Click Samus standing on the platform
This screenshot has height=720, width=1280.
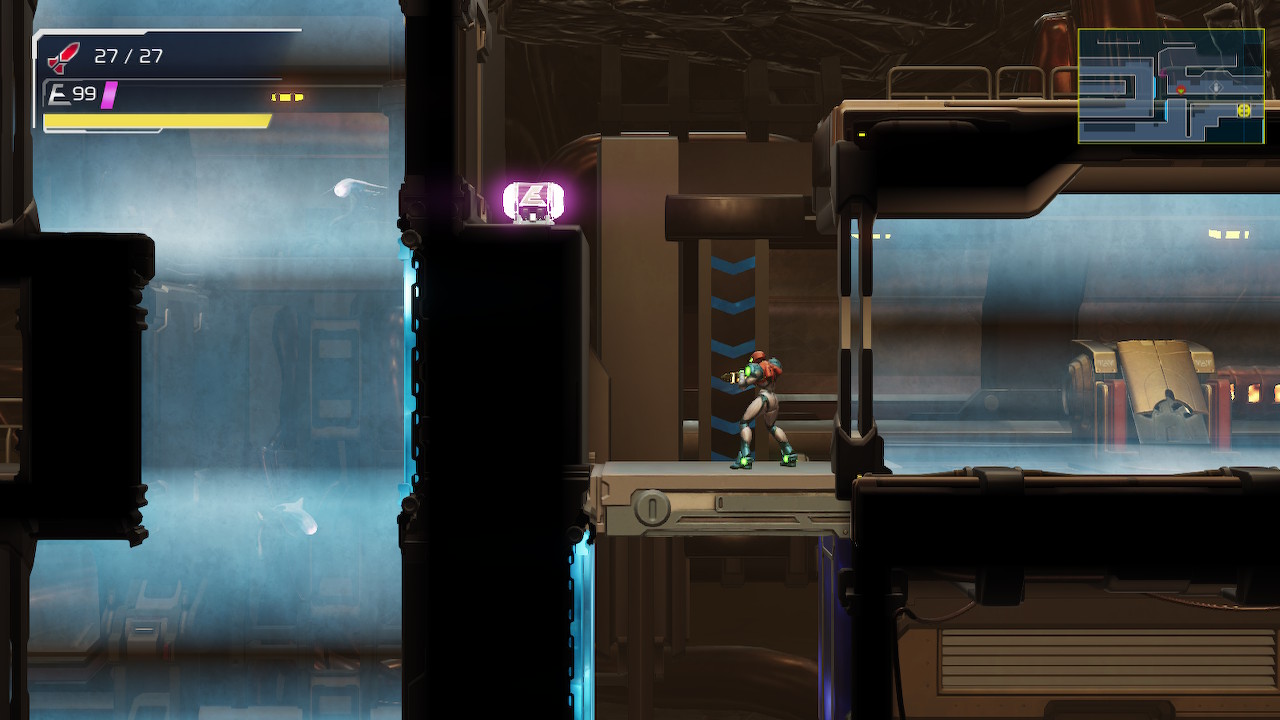(762, 410)
